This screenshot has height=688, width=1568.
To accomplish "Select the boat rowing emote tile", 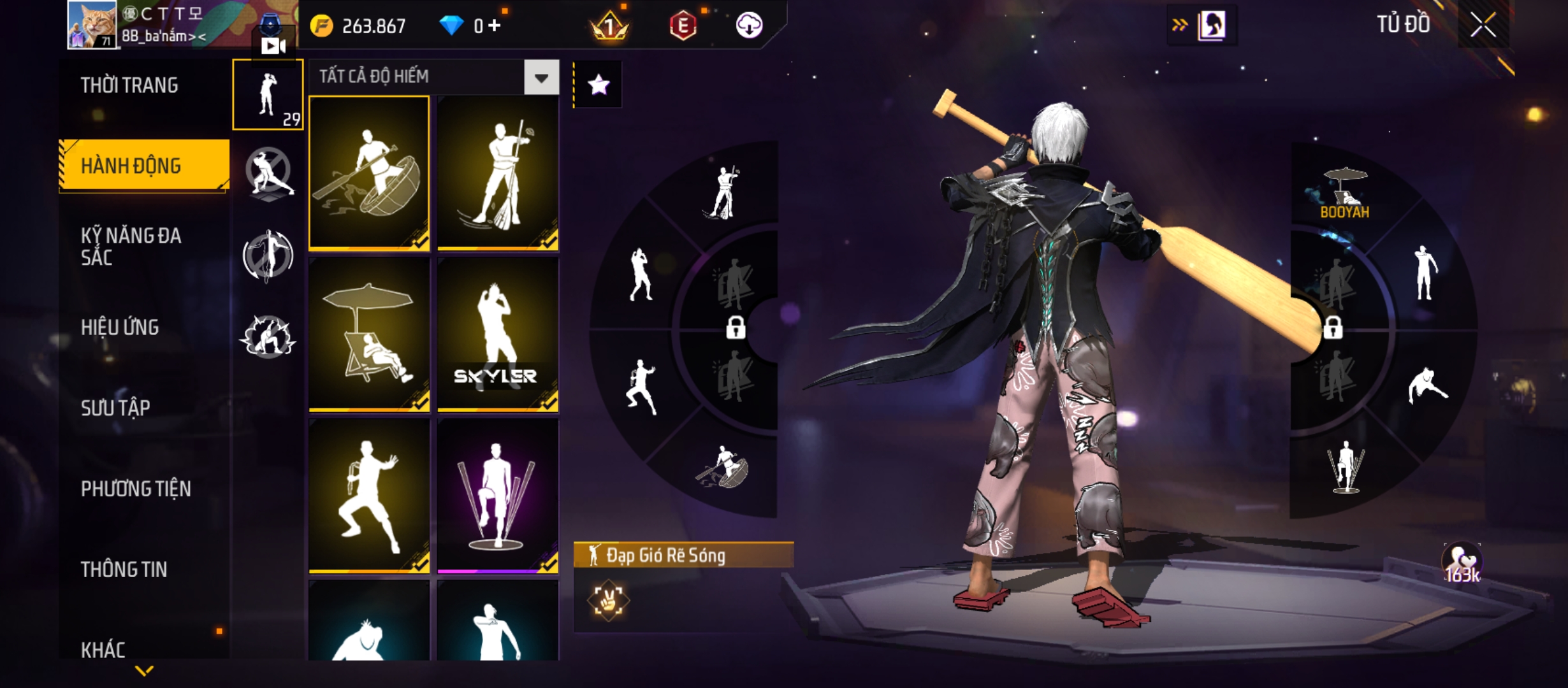I will point(369,172).
